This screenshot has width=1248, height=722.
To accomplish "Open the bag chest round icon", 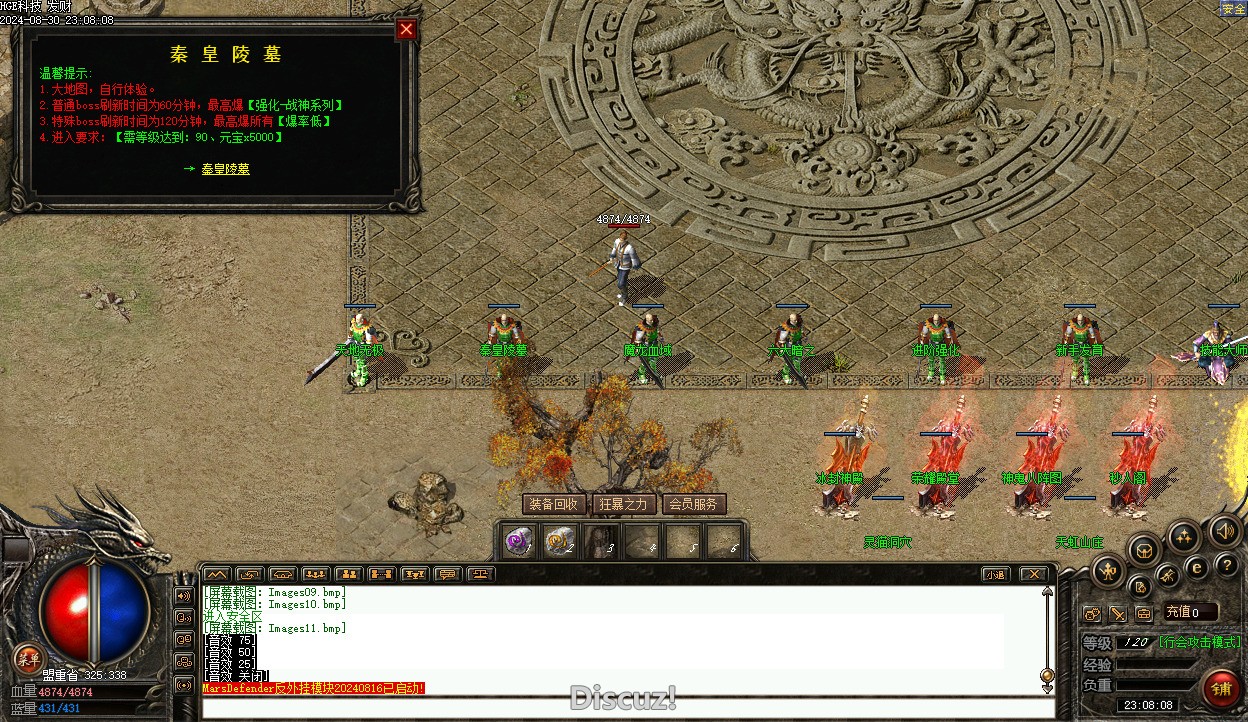I will click(x=1144, y=549).
